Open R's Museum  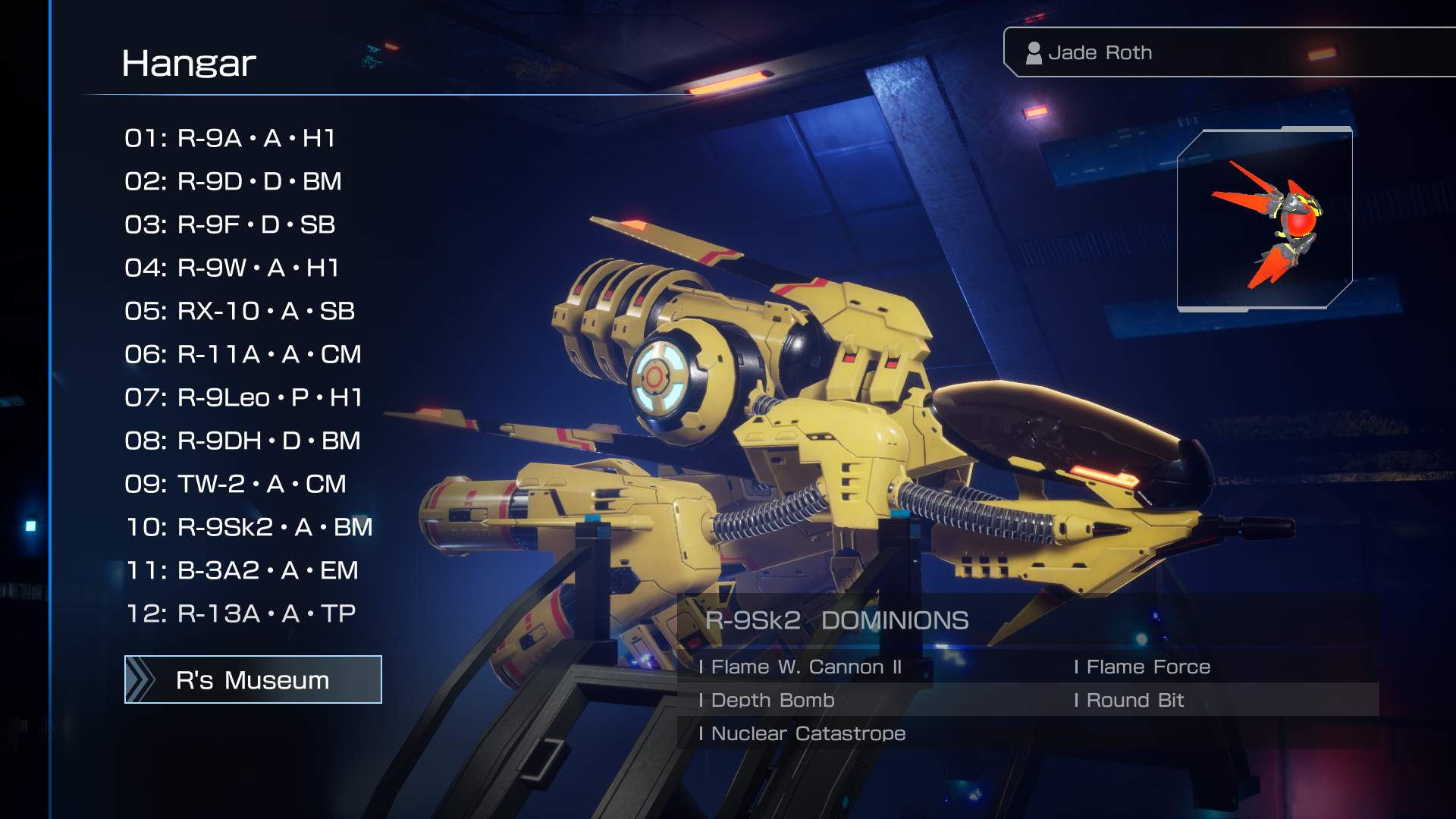point(253,679)
